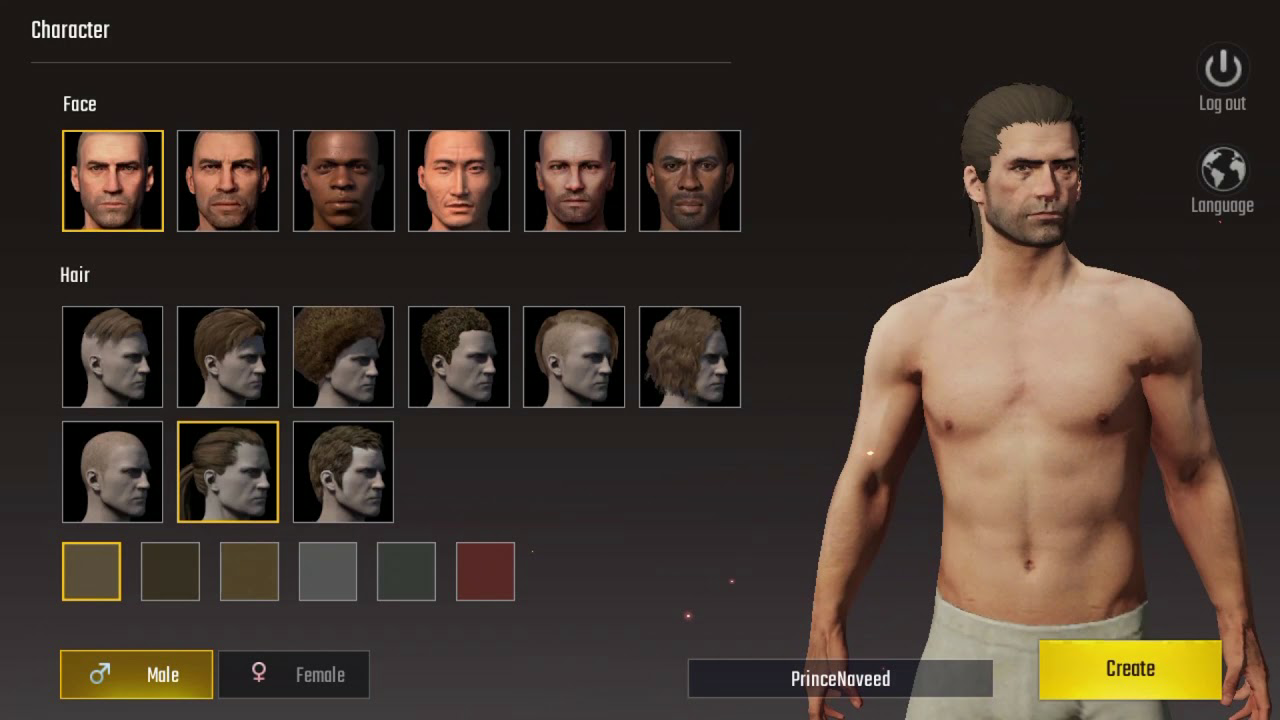Edit the PrinceNoveed name field
Viewport: 1280px width, 720px height.
pos(840,679)
